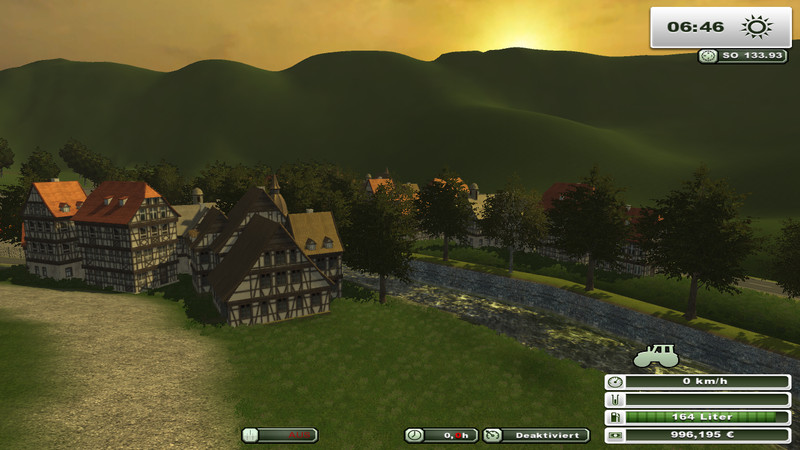Select the compass icon beside SO 133.93
This screenshot has height=450, width=800.
709,56
